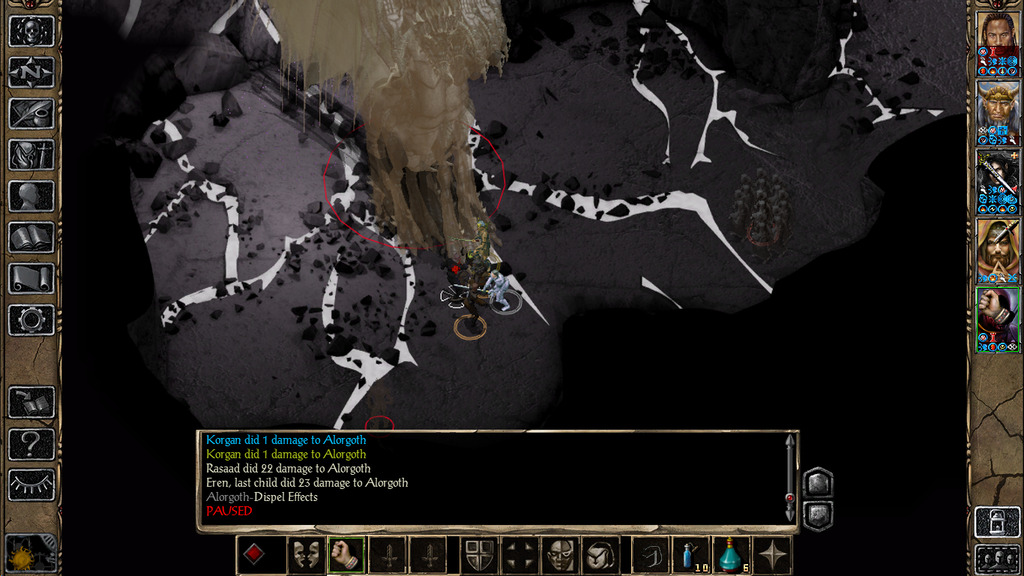Screen dimensions: 1024x576
Task: Click the question mark help button
Action: [x=31, y=443]
